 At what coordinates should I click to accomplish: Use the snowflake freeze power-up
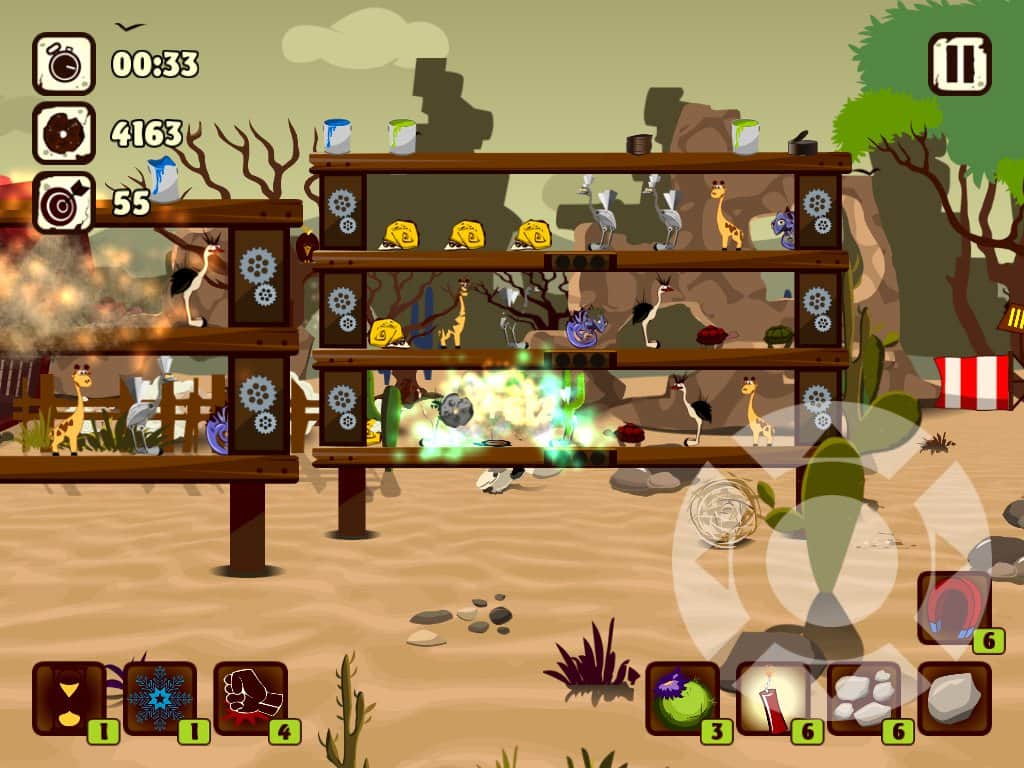[160, 697]
